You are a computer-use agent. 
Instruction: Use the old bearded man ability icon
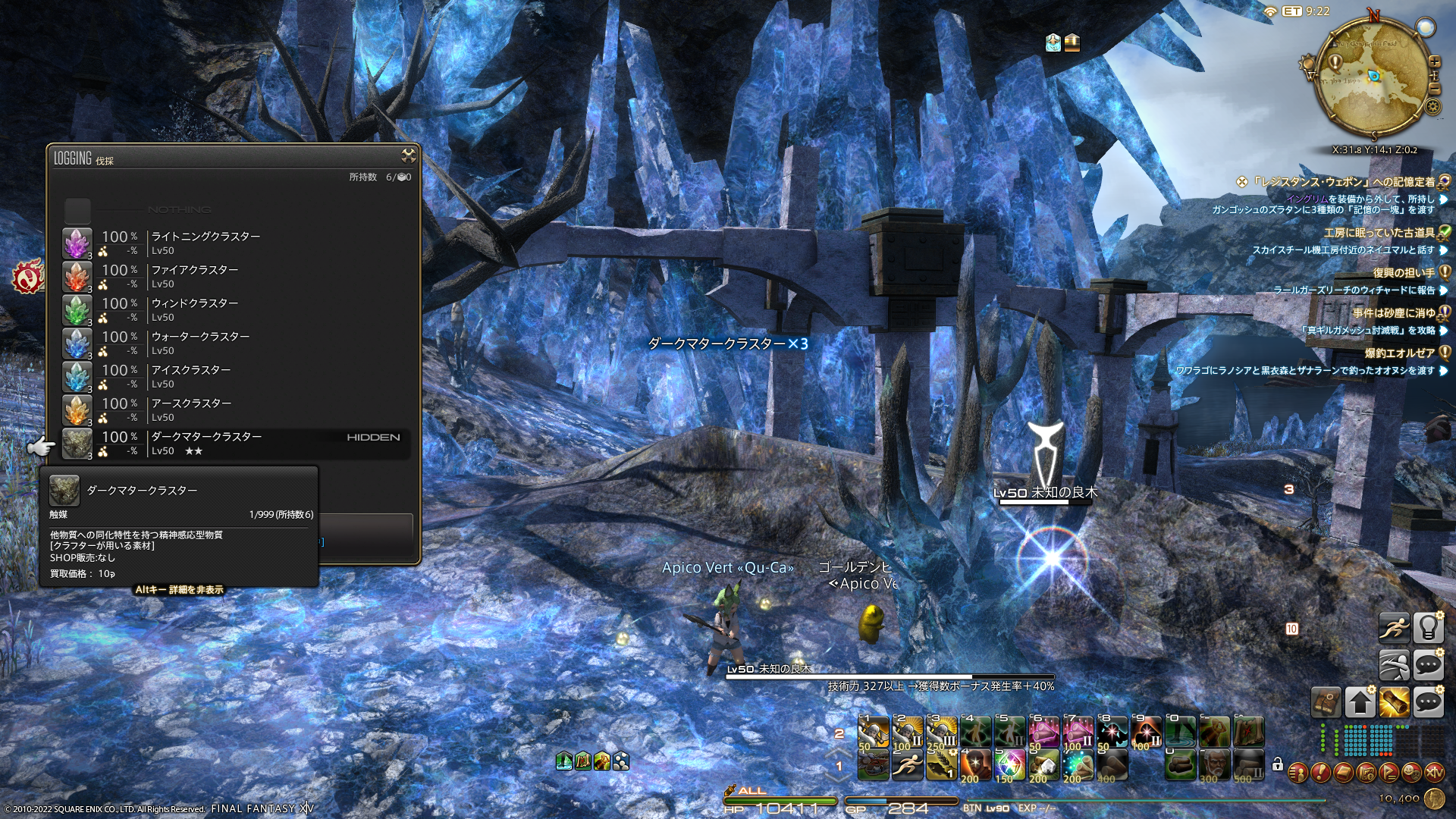coord(1214,764)
